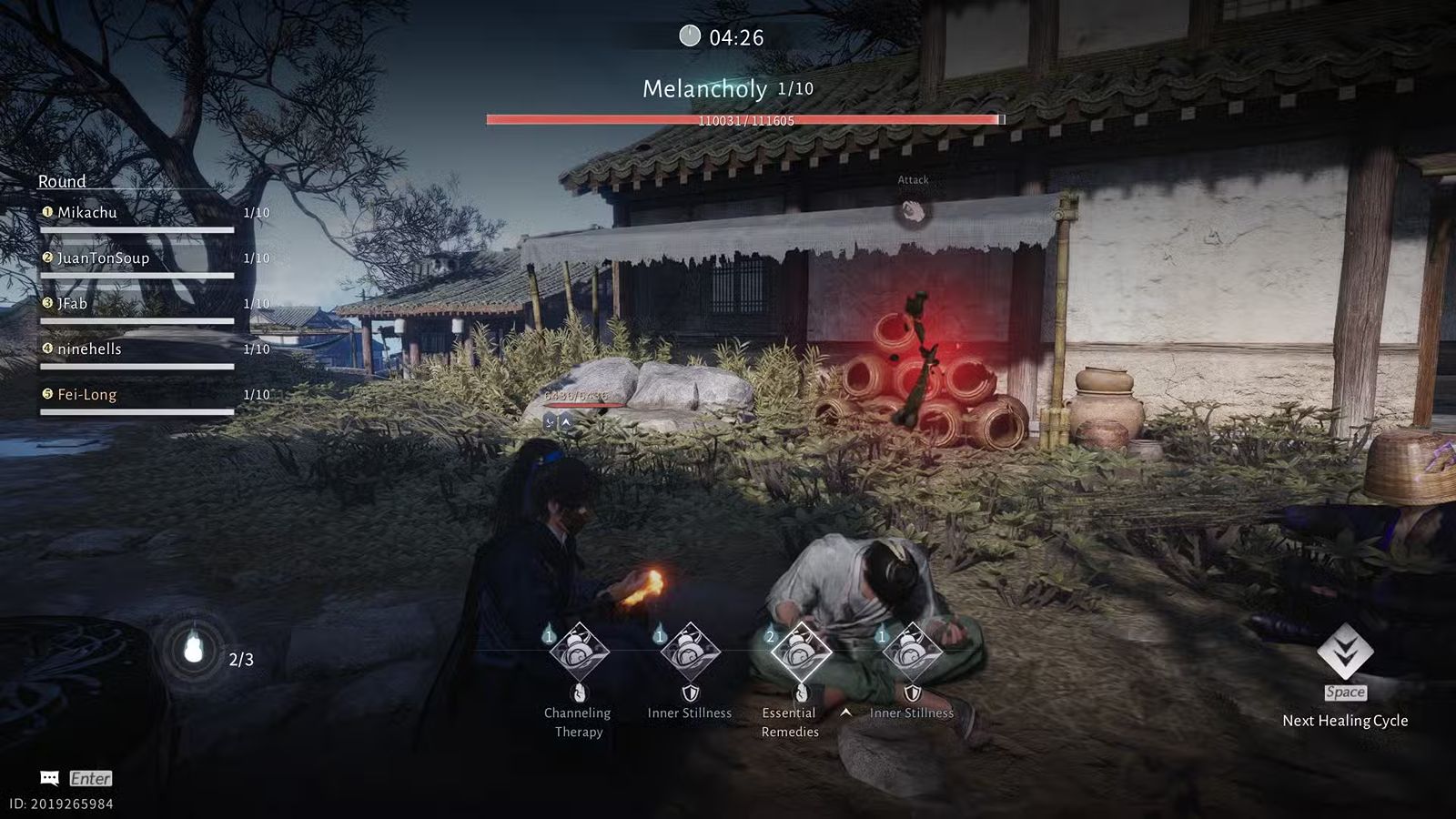Screen dimensions: 1456x819
Task: Click JFab's row in the round list
Action: point(73,304)
